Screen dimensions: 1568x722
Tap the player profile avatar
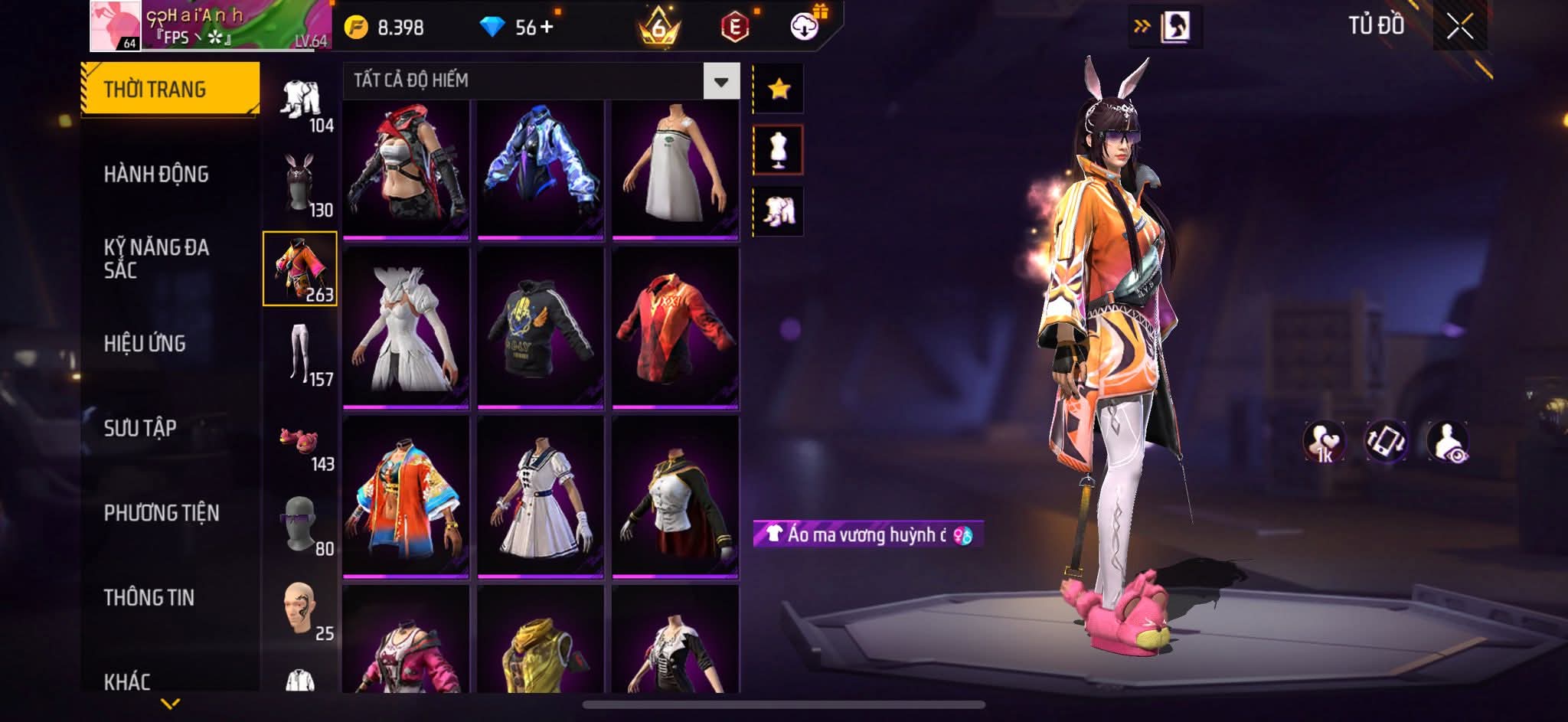(x=116, y=26)
